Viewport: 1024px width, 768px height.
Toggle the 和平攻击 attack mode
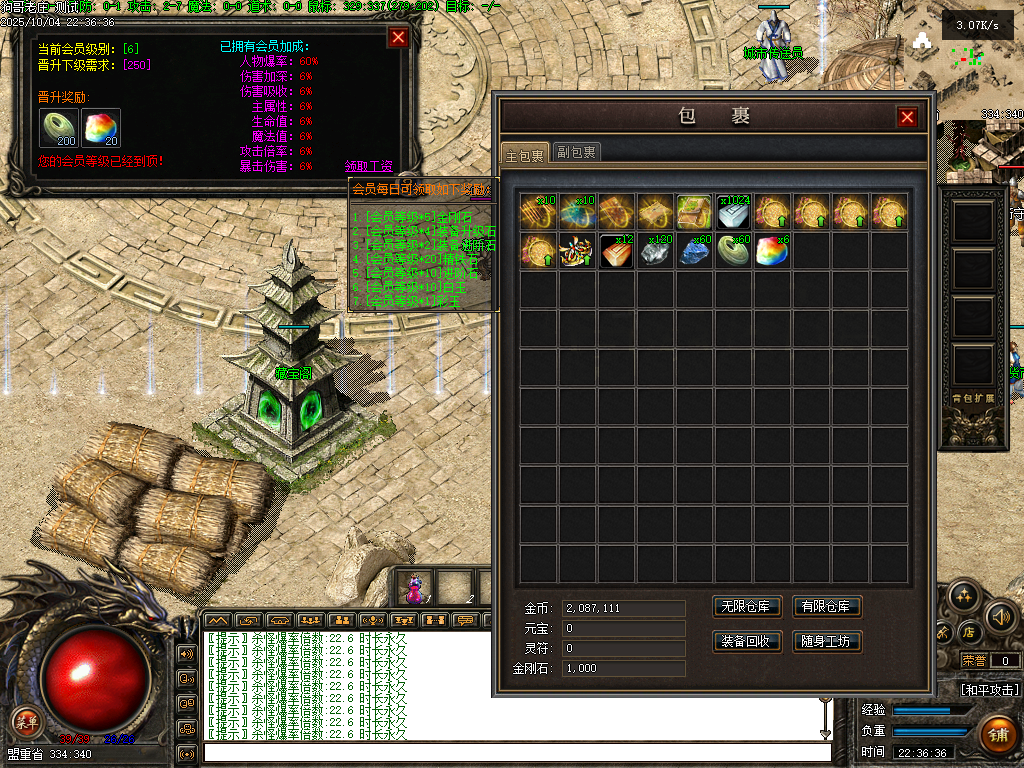point(990,690)
